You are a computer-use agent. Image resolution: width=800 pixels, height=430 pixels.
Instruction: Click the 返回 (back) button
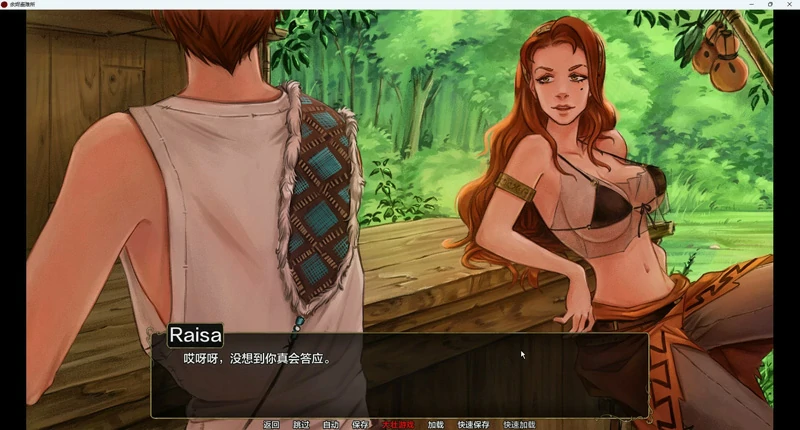pyautogui.click(x=271, y=425)
